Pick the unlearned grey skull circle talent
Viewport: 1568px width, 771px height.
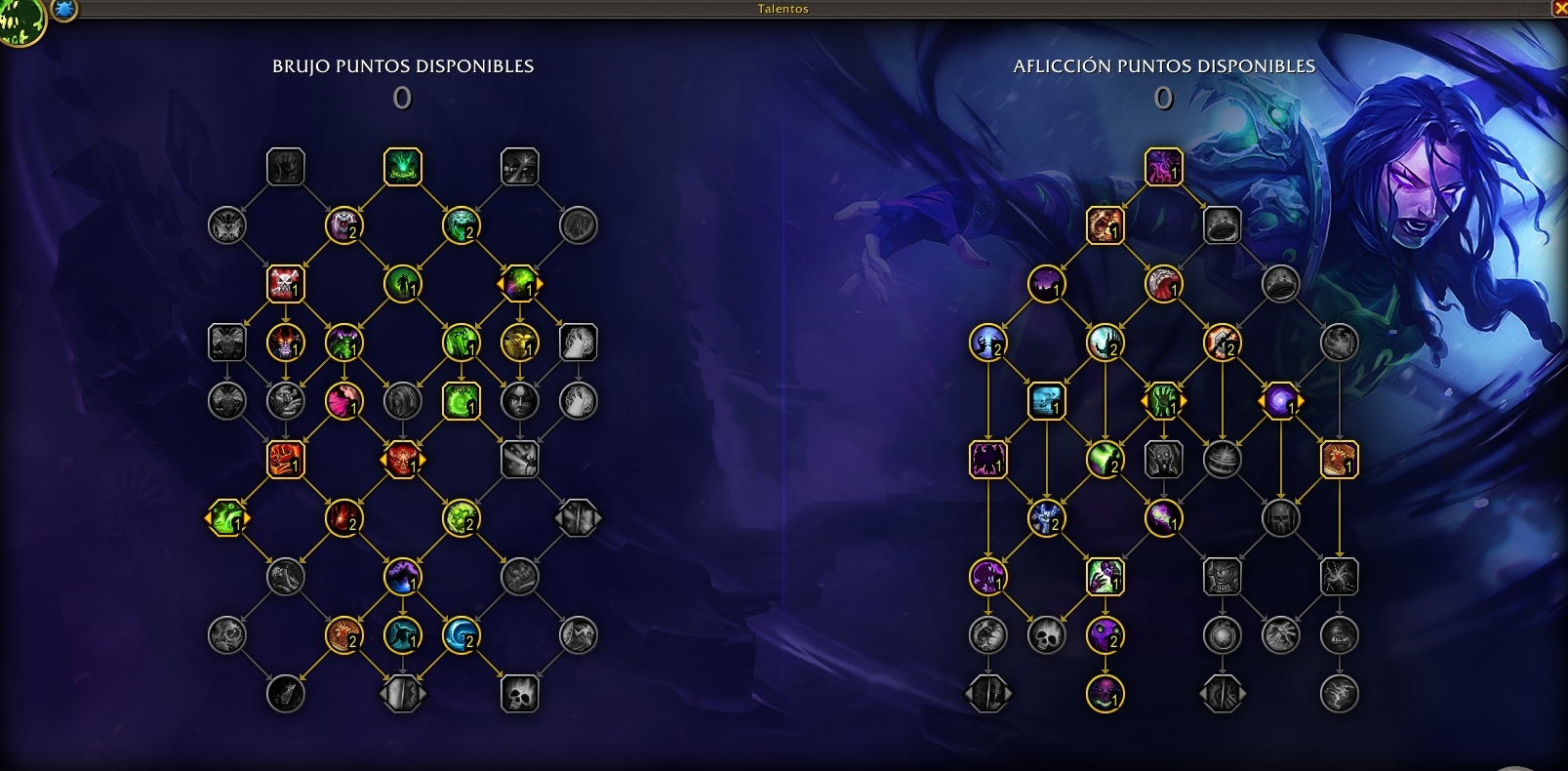[x=1046, y=635]
